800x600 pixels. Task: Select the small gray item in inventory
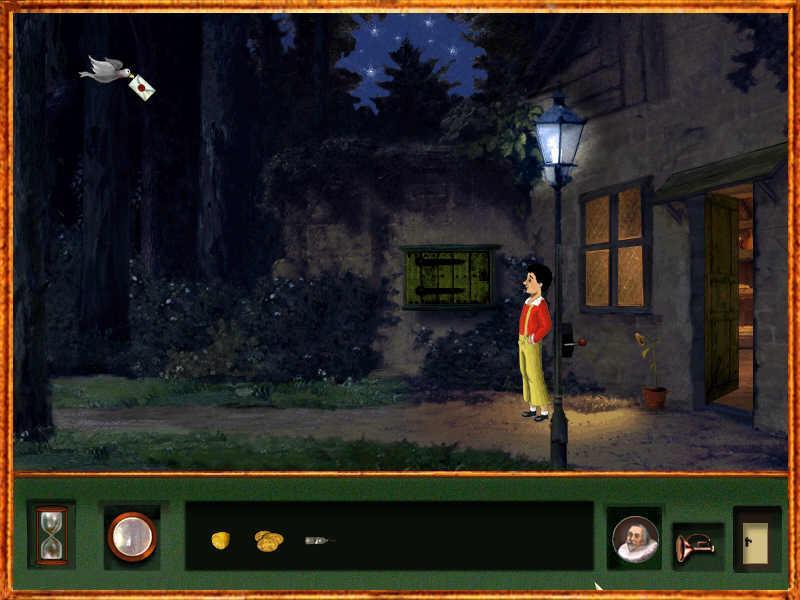318,540
